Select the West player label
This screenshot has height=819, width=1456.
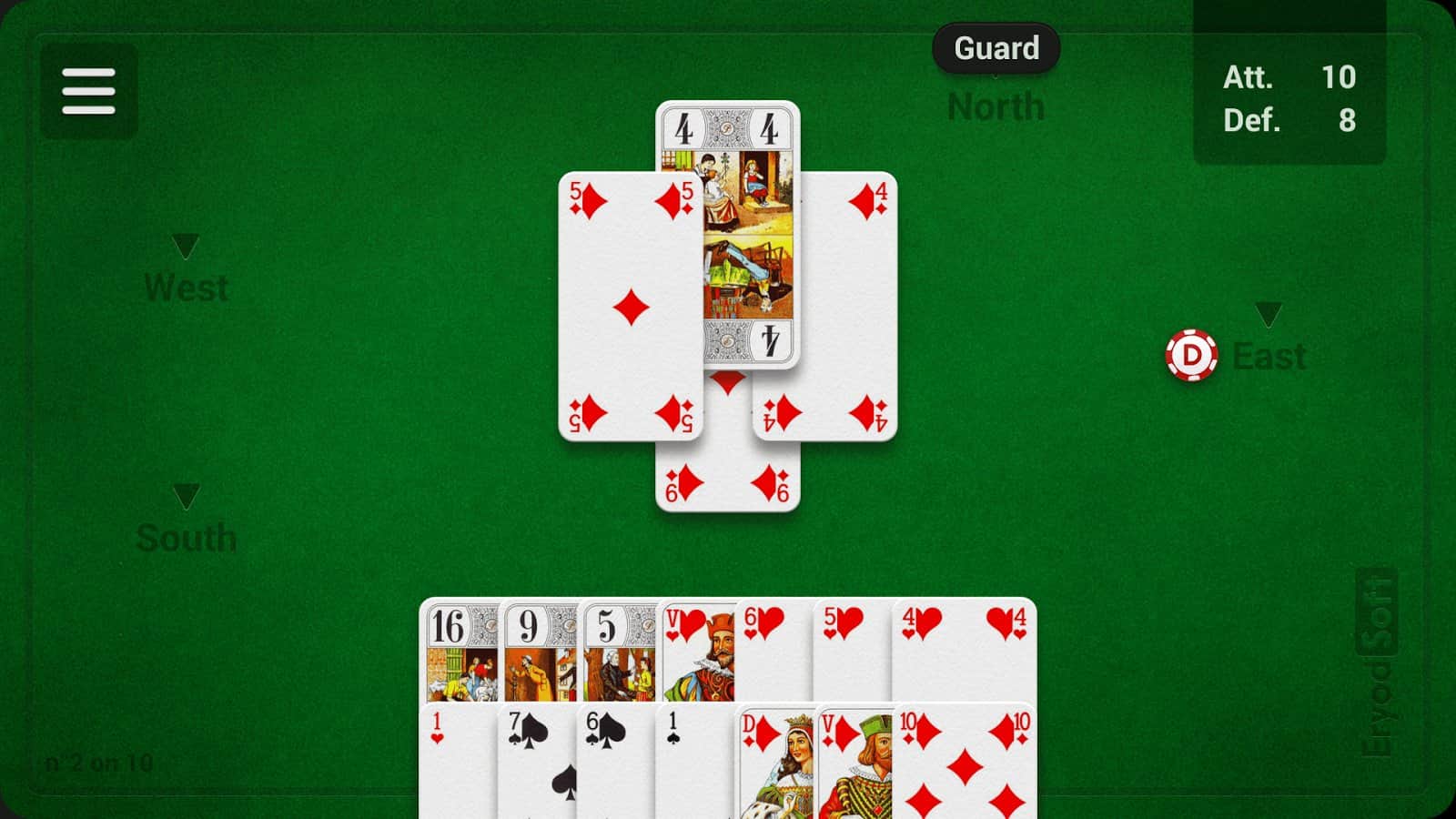click(x=187, y=288)
